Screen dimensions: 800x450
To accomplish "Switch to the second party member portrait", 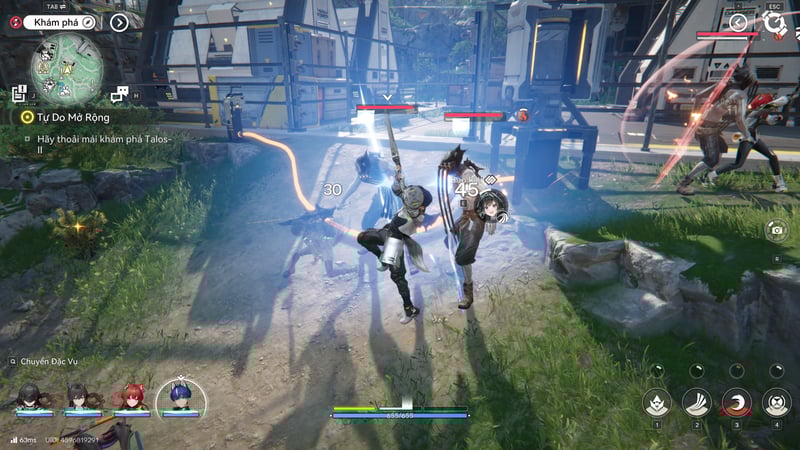I will coord(78,396).
